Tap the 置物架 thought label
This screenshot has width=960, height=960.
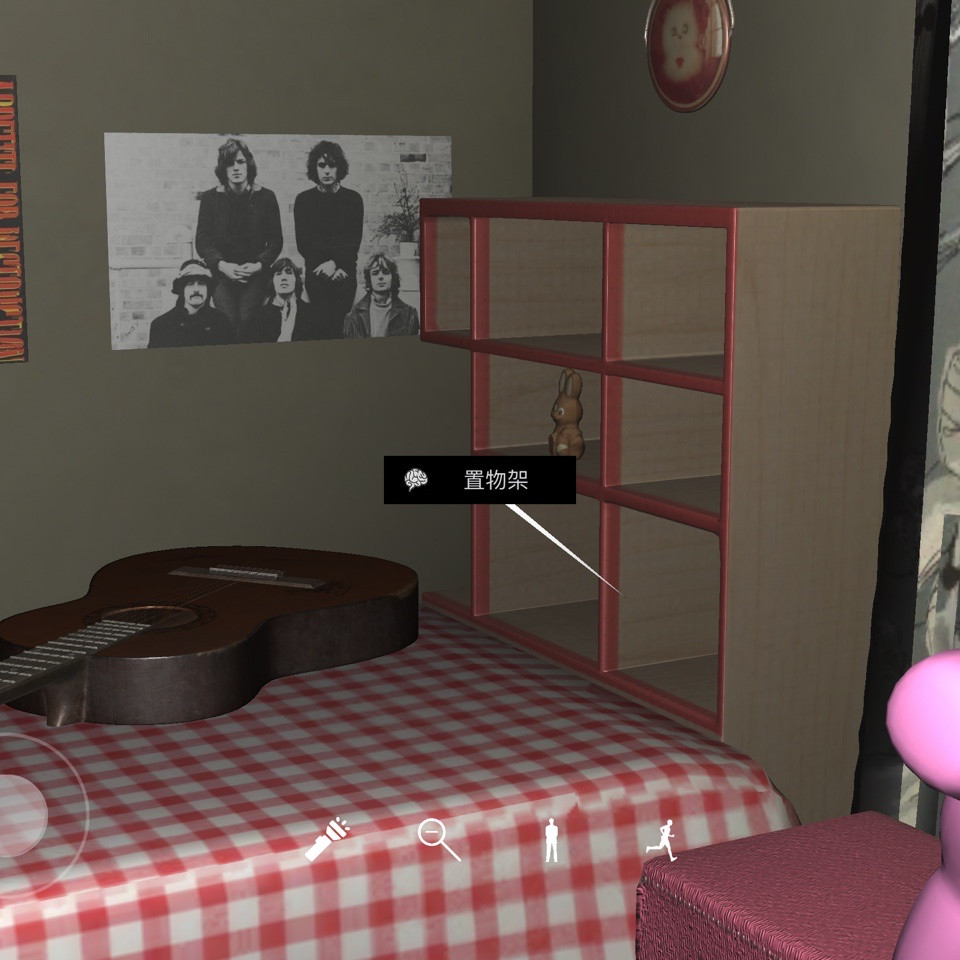[x=480, y=481]
